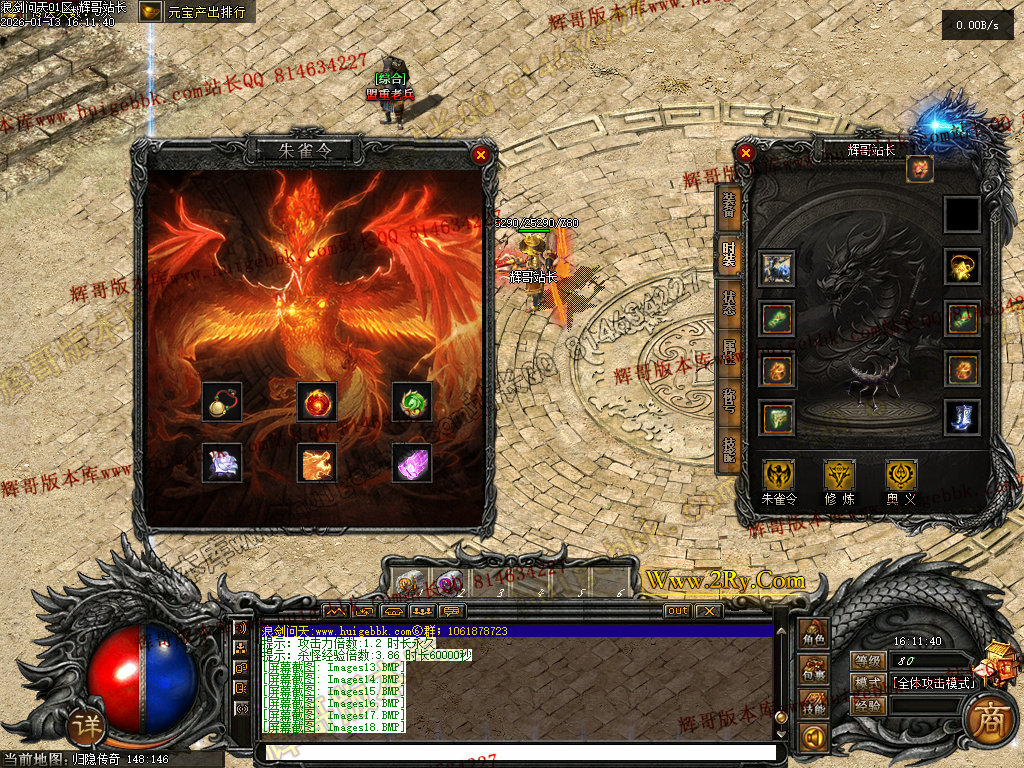Image resolution: width=1024 pixels, height=768 pixels.
Task: Select the bead necklace slot
Action: 221,402
